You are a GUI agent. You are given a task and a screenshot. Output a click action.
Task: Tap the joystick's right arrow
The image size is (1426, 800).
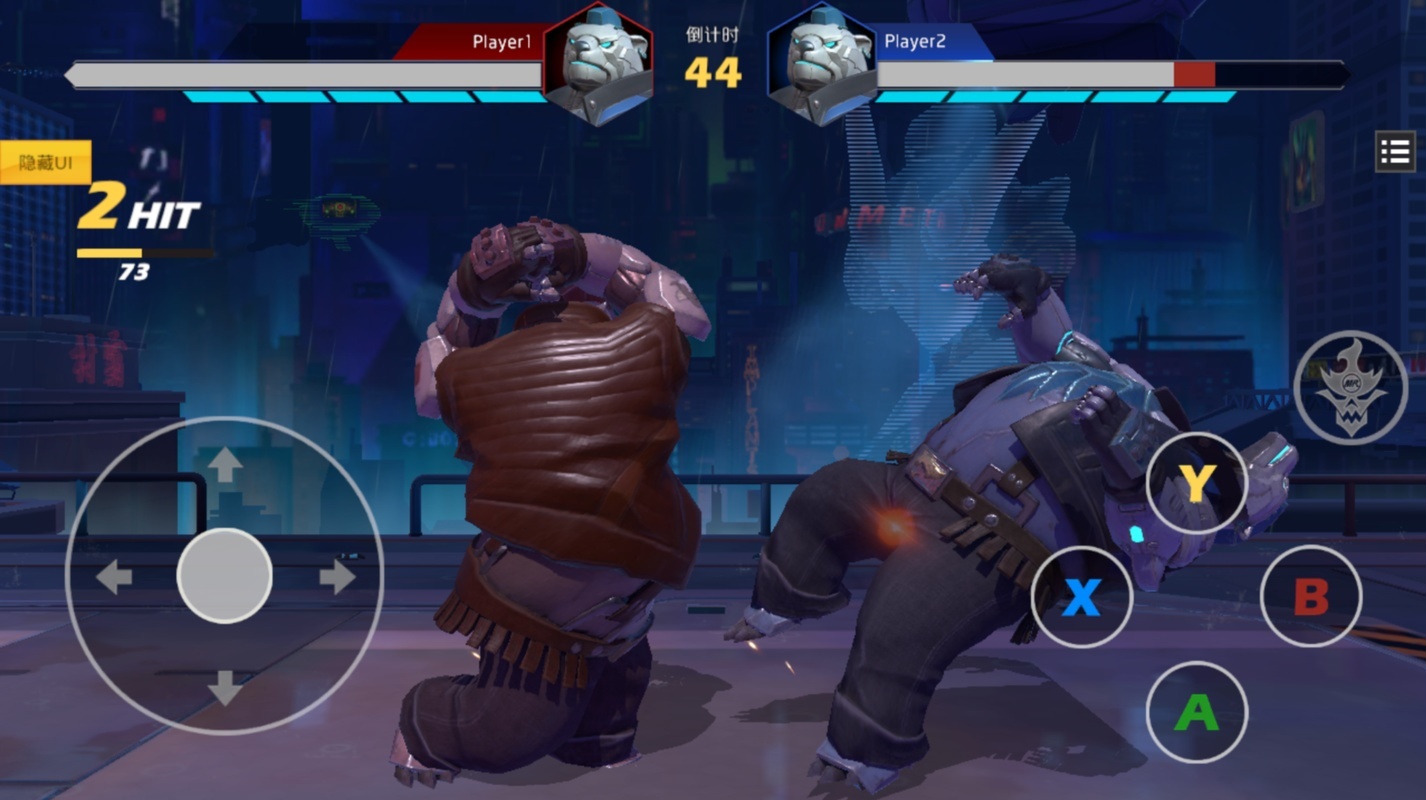coord(337,577)
